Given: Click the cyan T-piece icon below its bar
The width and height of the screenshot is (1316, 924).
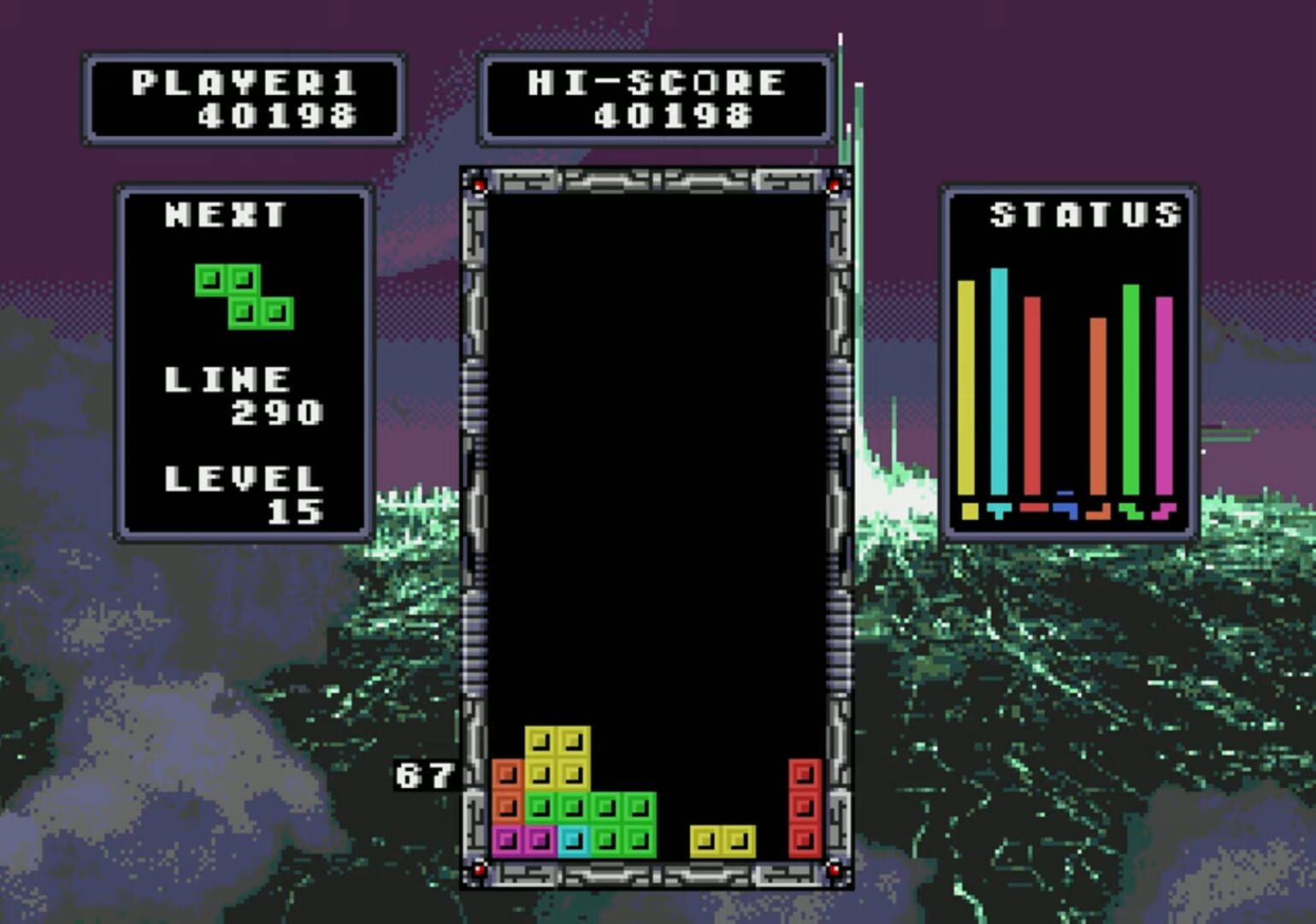Looking at the screenshot, I should [x=1000, y=512].
